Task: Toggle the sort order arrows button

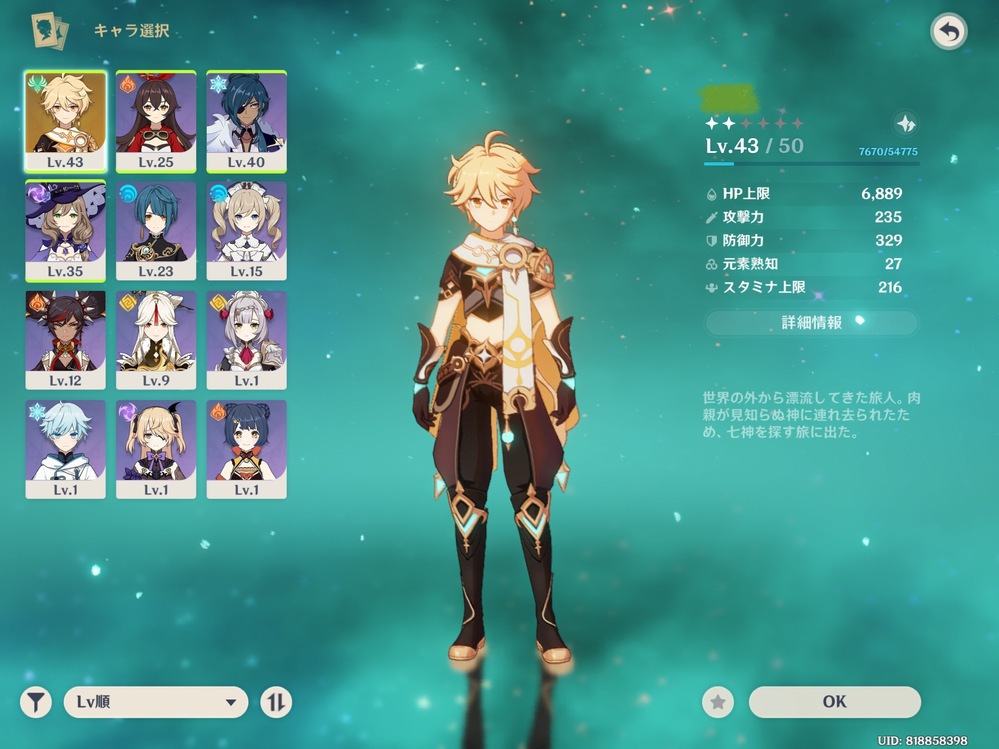Action: [x=276, y=702]
